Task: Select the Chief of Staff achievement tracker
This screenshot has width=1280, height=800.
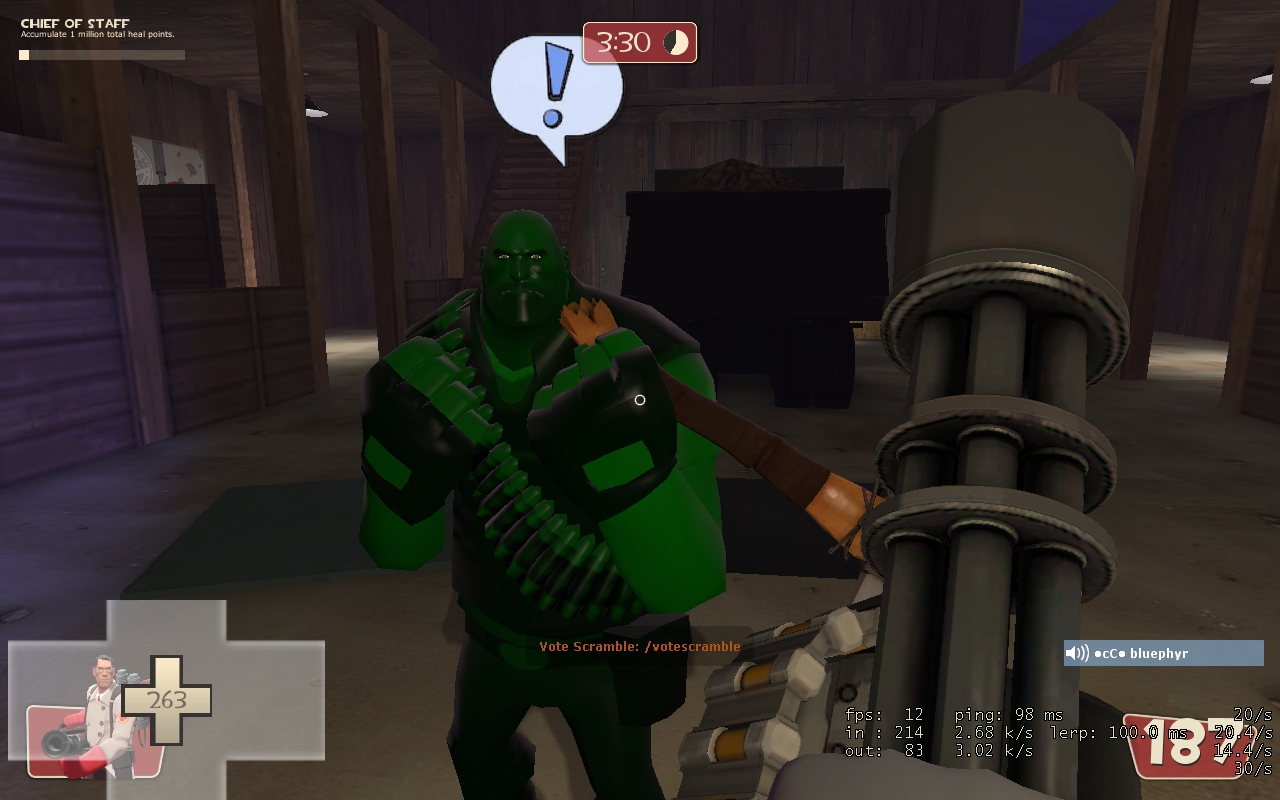Action: 100,38
